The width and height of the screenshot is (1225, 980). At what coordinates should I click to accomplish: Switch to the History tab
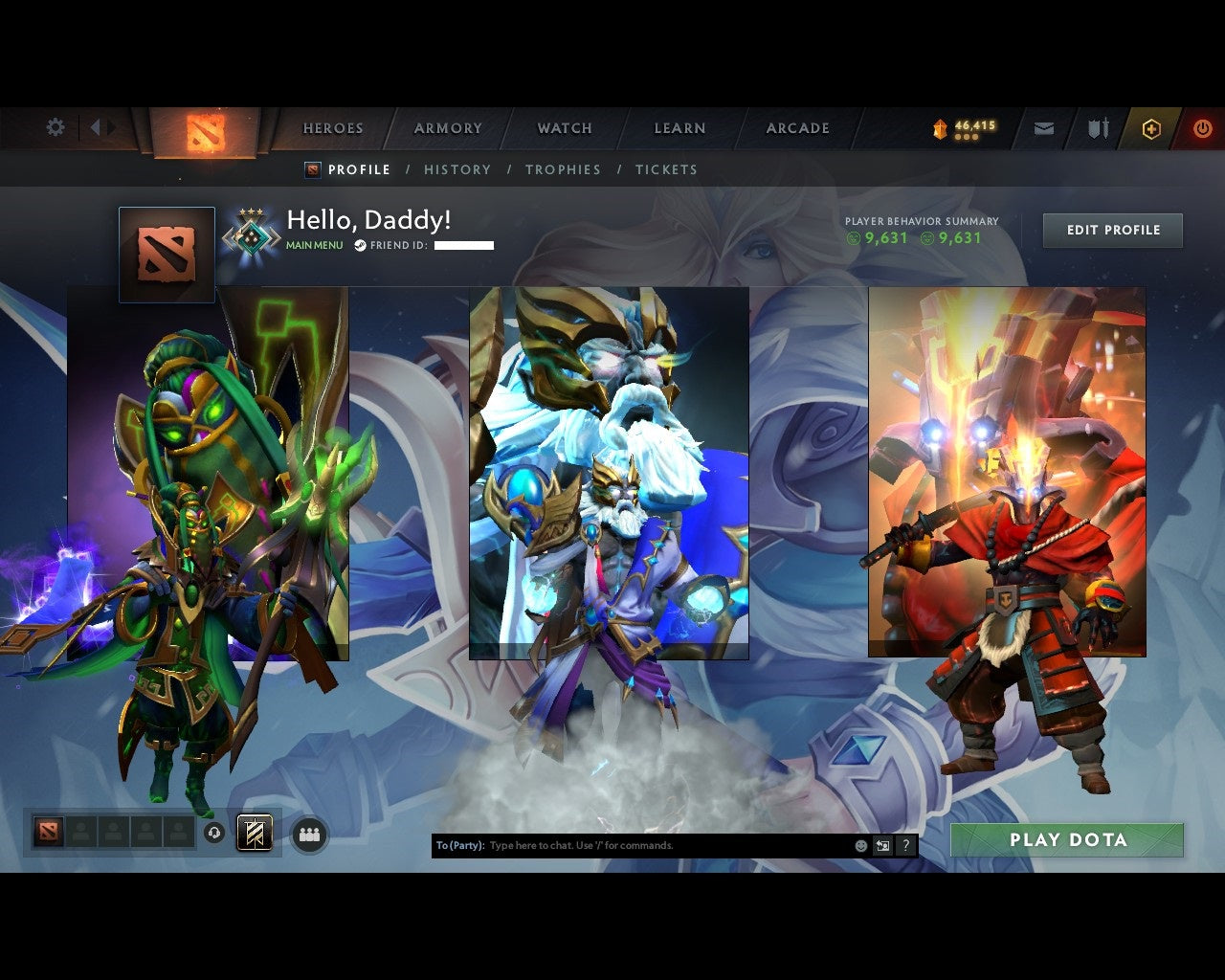point(457,169)
